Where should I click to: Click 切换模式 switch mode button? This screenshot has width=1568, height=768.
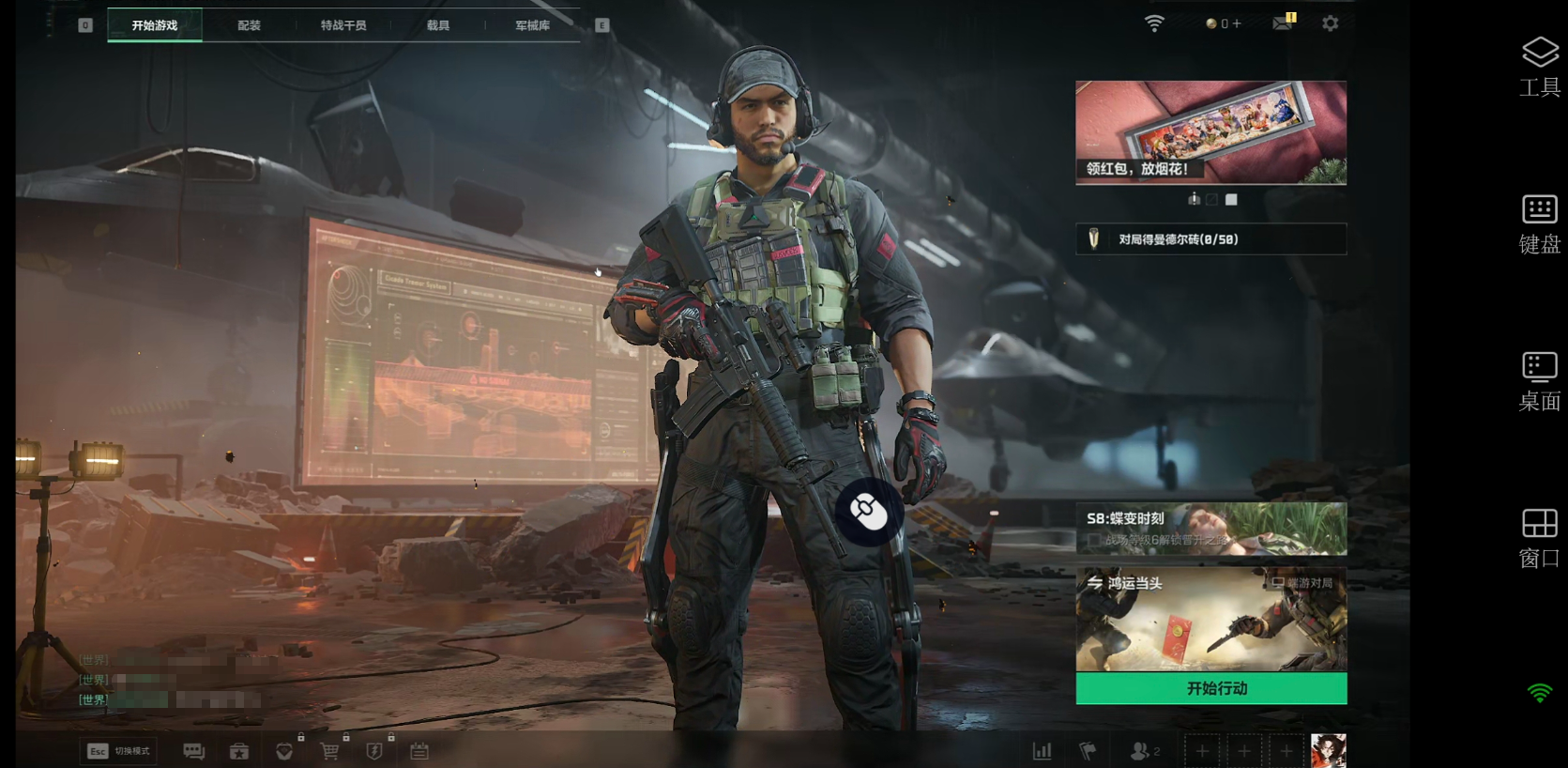click(x=119, y=751)
